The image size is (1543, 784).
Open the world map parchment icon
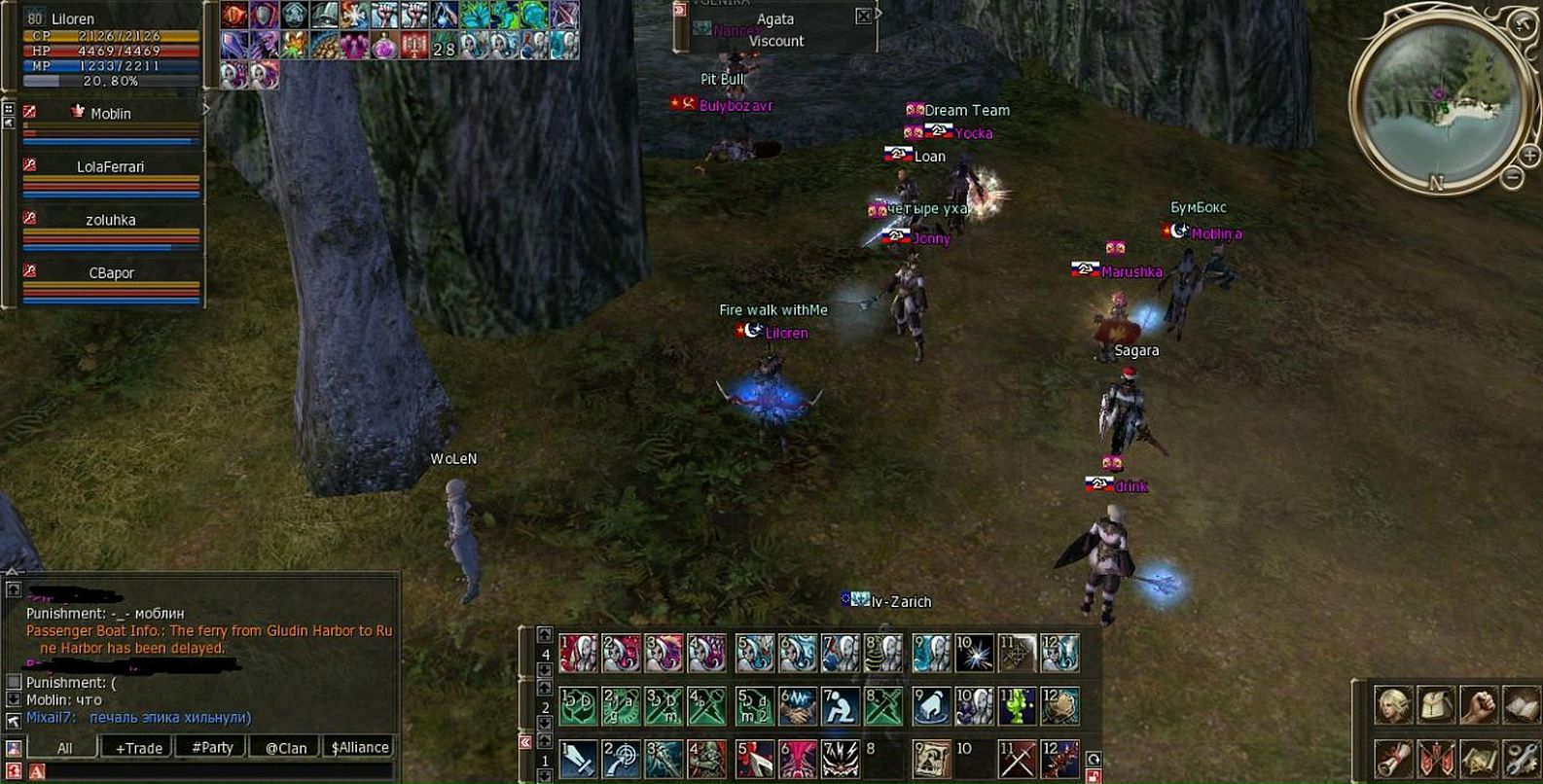[1479, 759]
